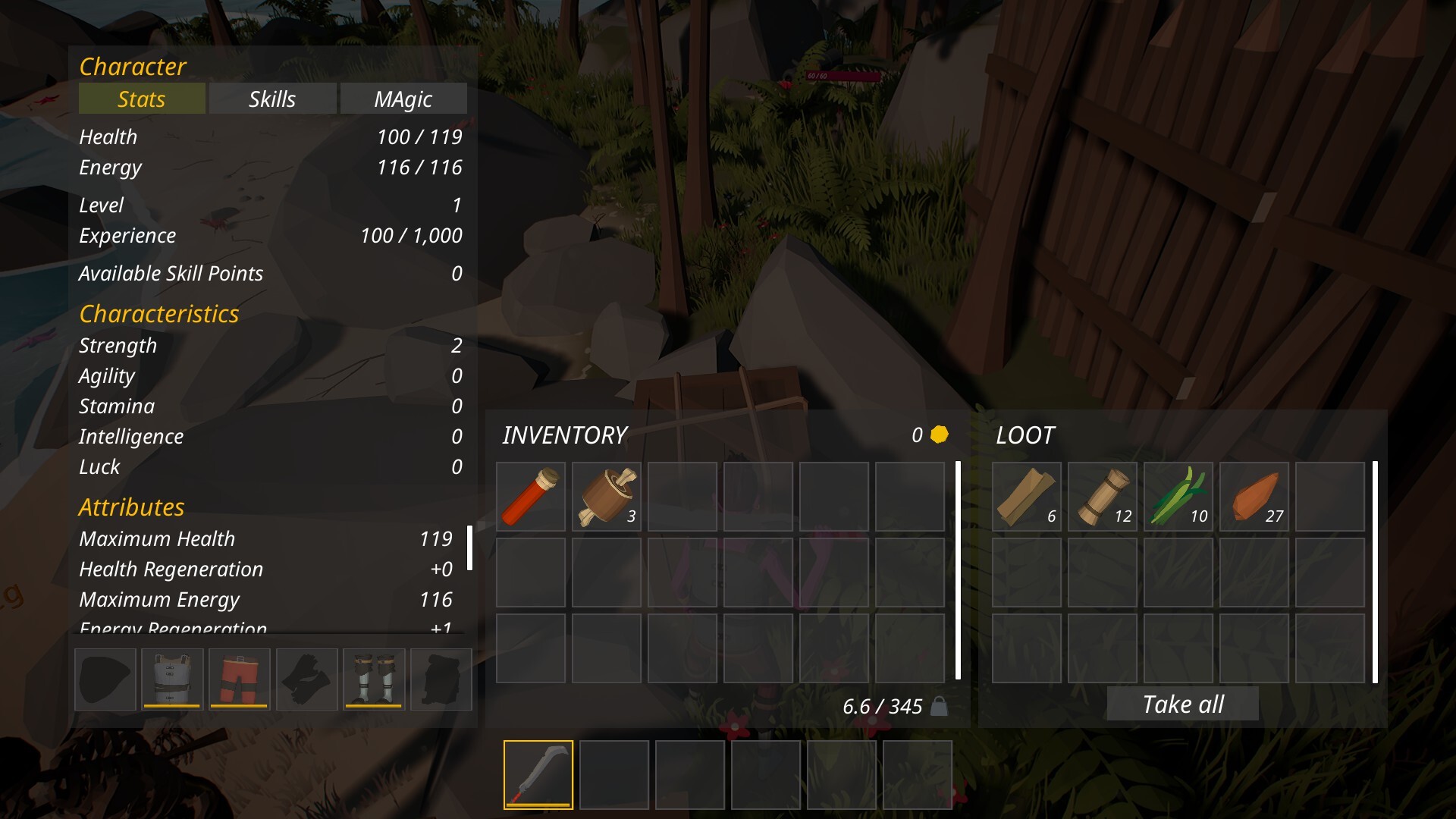Image resolution: width=1456 pixels, height=819 pixels.
Task: Select the second empty hotbar slot
Action: pyautogui.click(x=614, y=773)
